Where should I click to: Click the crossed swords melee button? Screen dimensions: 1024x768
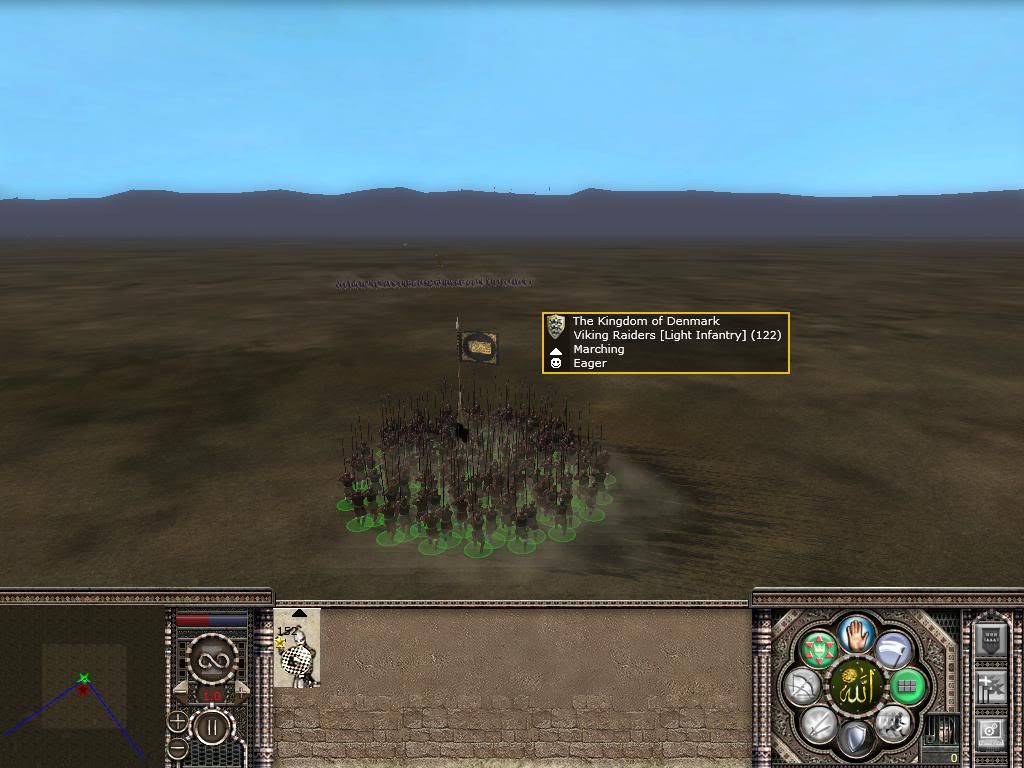click(x=819, y=724)
